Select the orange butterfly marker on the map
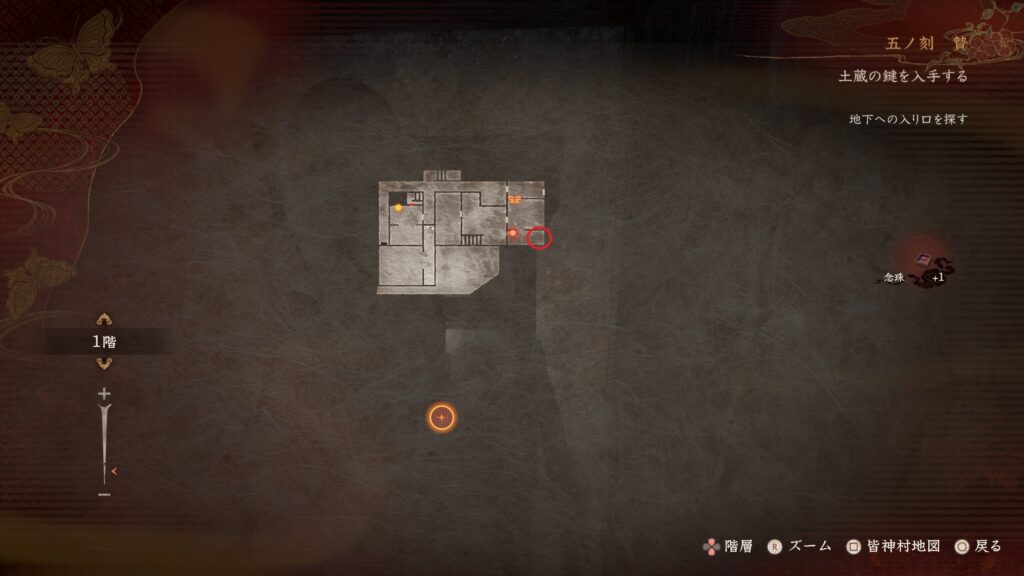Image resolution: width=1024 pixels, height=576 pixels. (x=514, y=200)
